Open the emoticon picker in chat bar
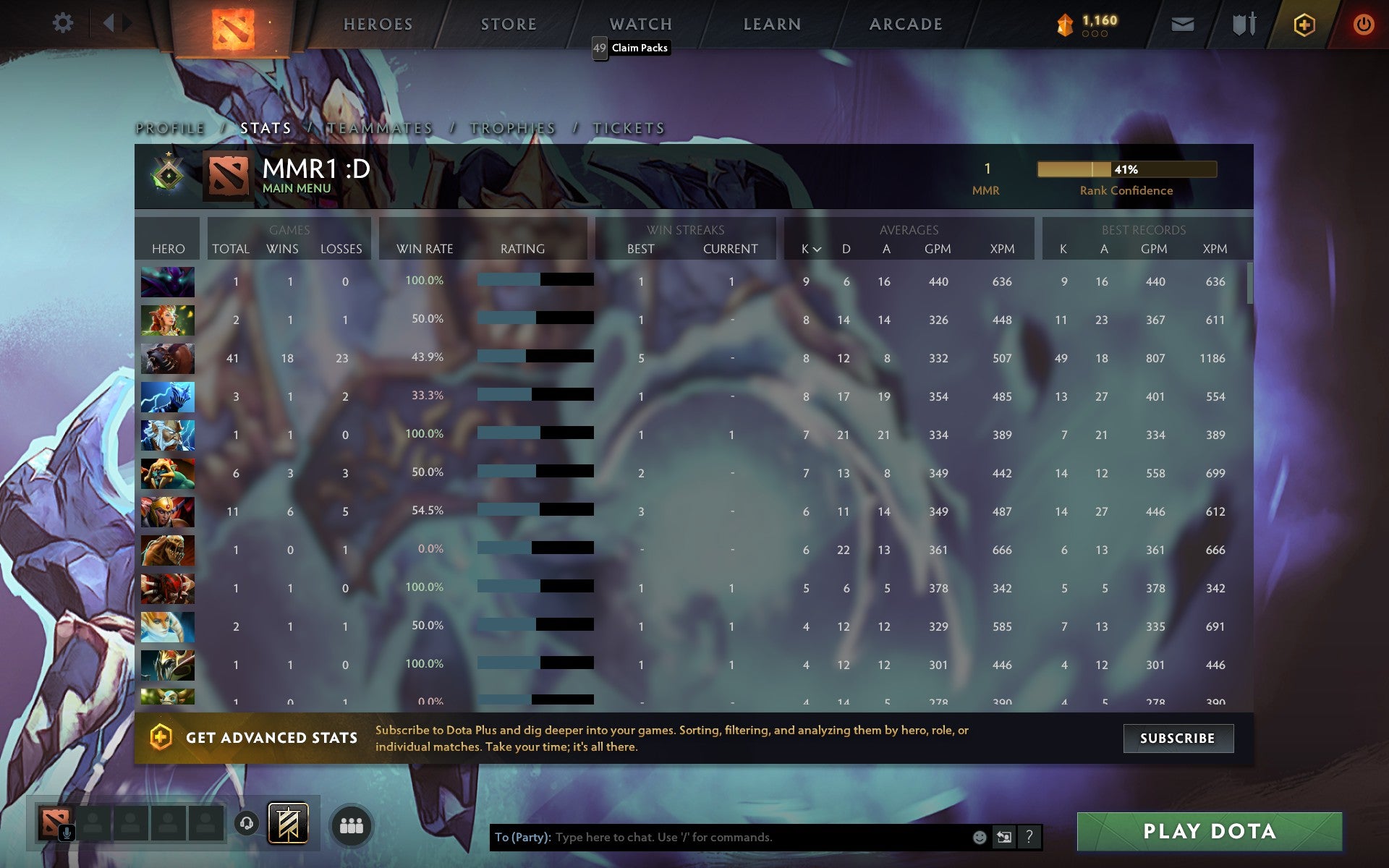The width and height of the screenshot is (1389, 868). pos(979,836)
